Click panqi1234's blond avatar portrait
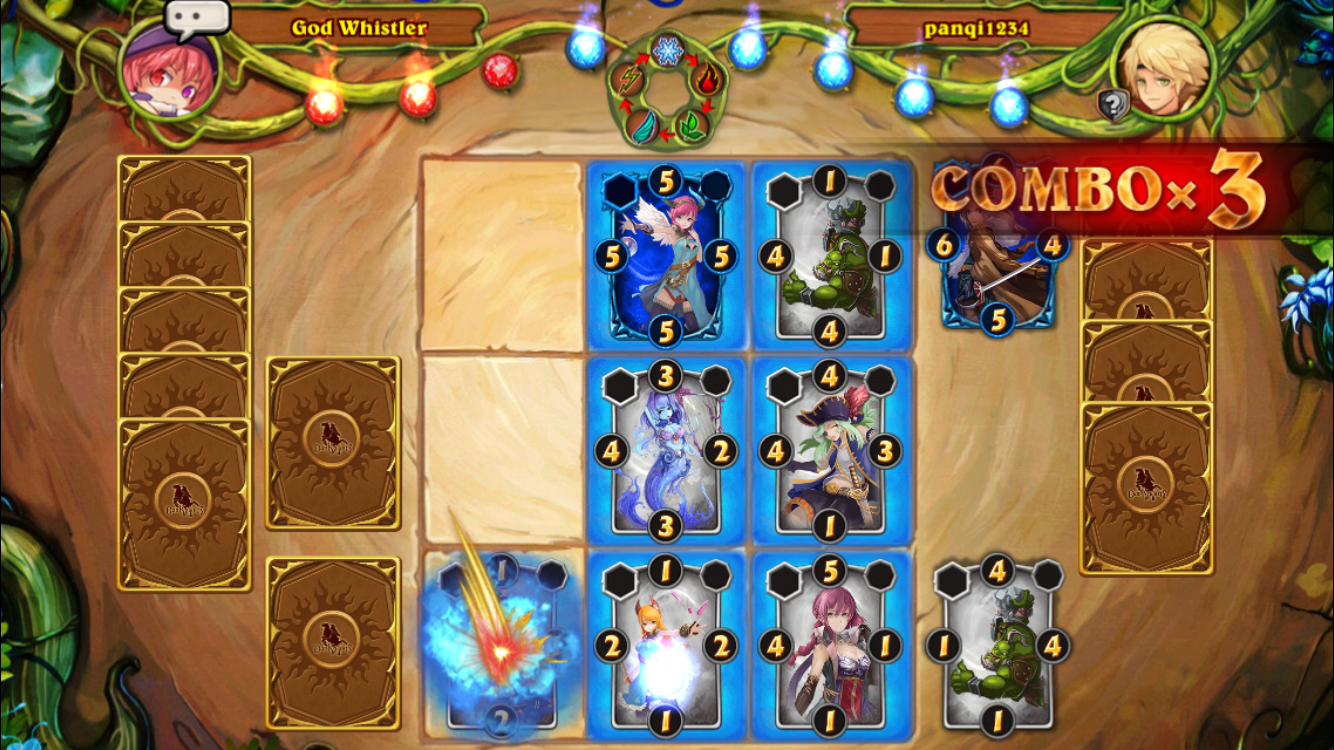Image resolution: width=1334 pixels, height=750 pixels. (x=1162, y=68)
